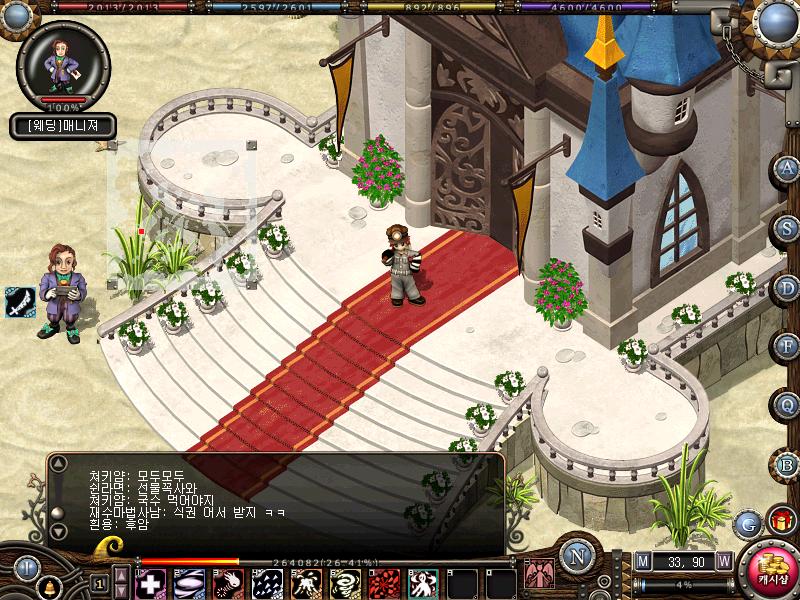Use the white cross heal skill

[151, 583]
